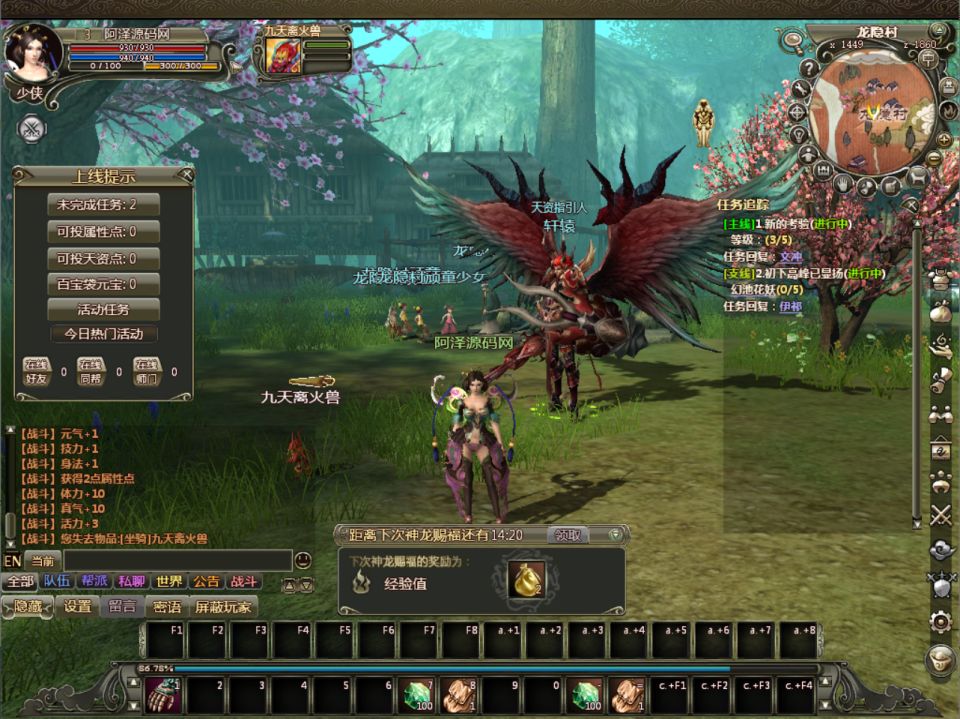Switch chat to the 世界 world channel
Viewport: 960px width, 719px height.
[x=169, y=581]
